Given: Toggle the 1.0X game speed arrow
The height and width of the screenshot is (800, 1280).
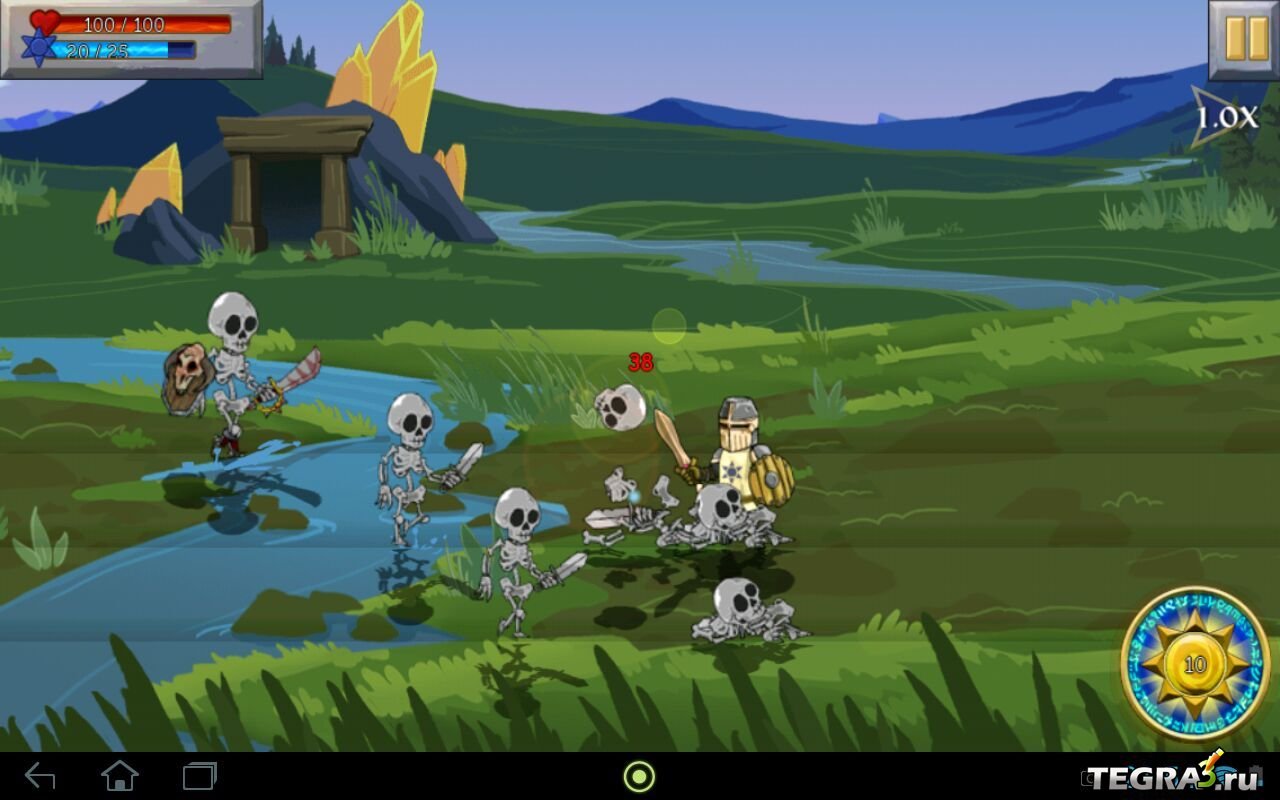Looking at the screenshot, I should 1224,117.
